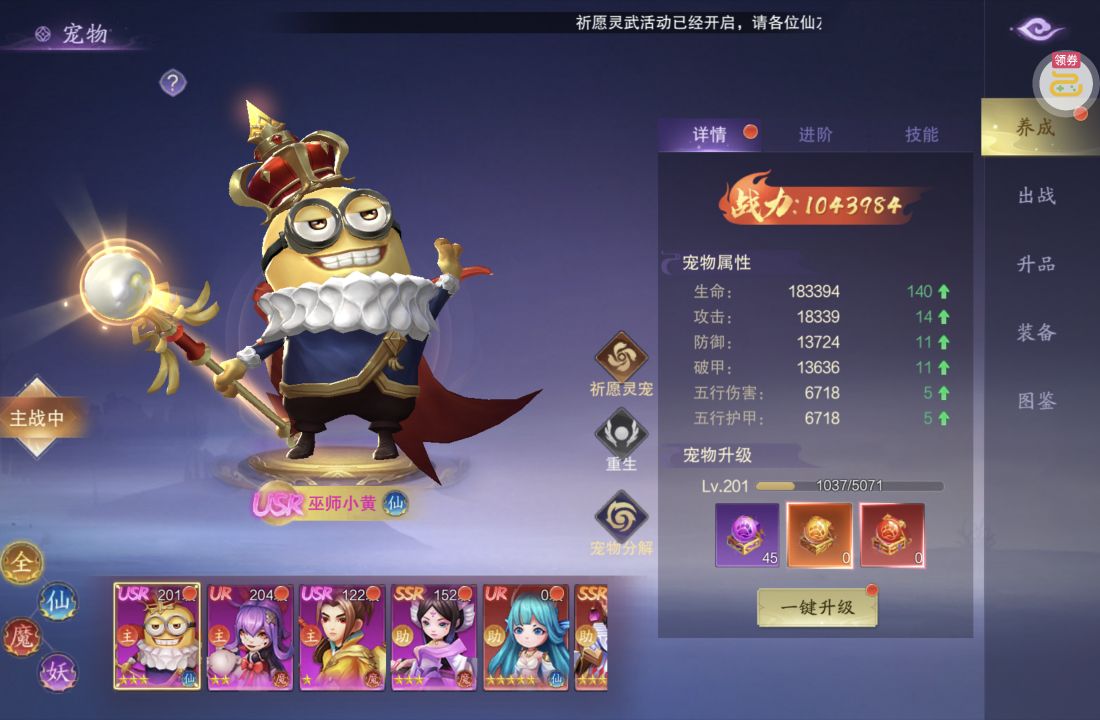This screenshot has width=1100, height=720.
Task: Go to the 升品 side menu
Action: pyautogui.click(x=1037, y=264)
